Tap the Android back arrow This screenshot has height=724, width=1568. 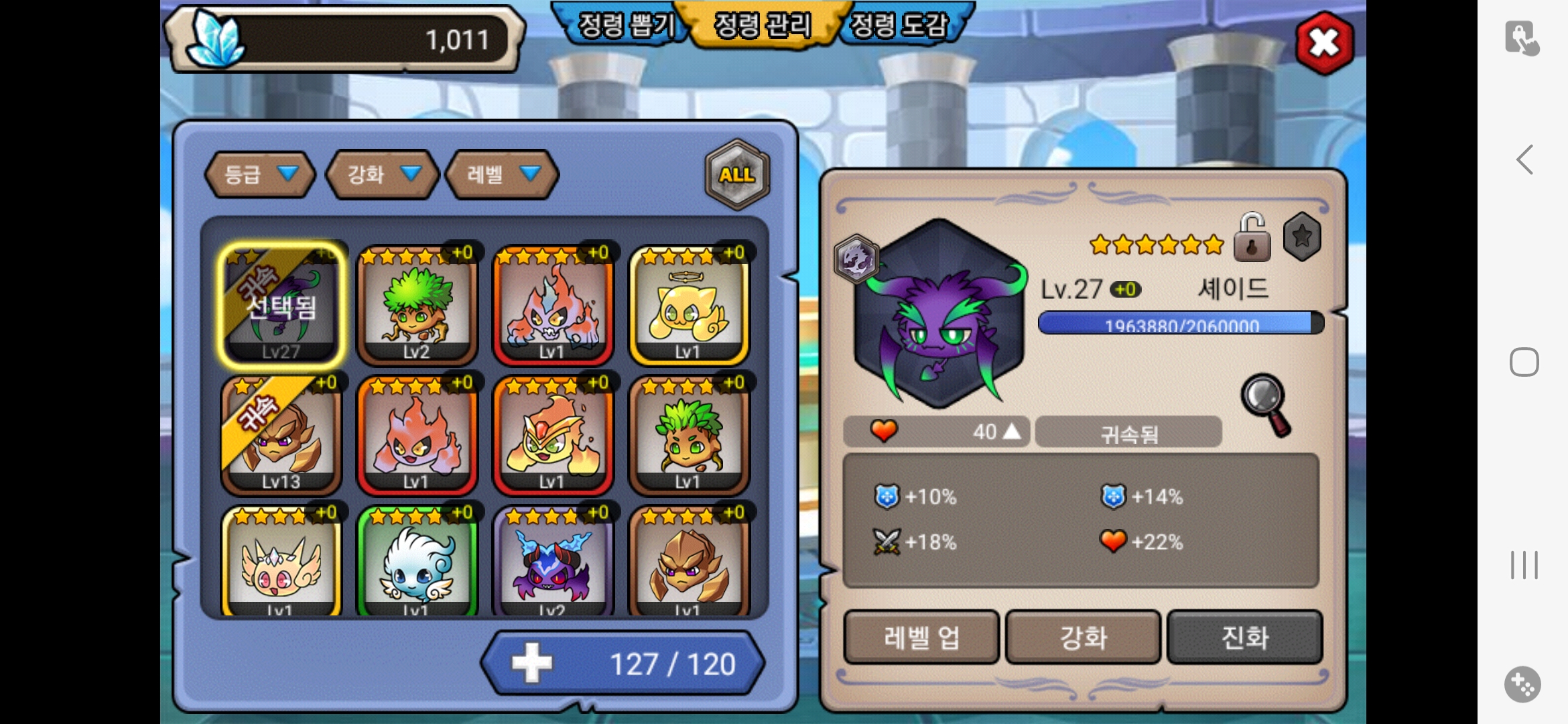coord(1524,160)
